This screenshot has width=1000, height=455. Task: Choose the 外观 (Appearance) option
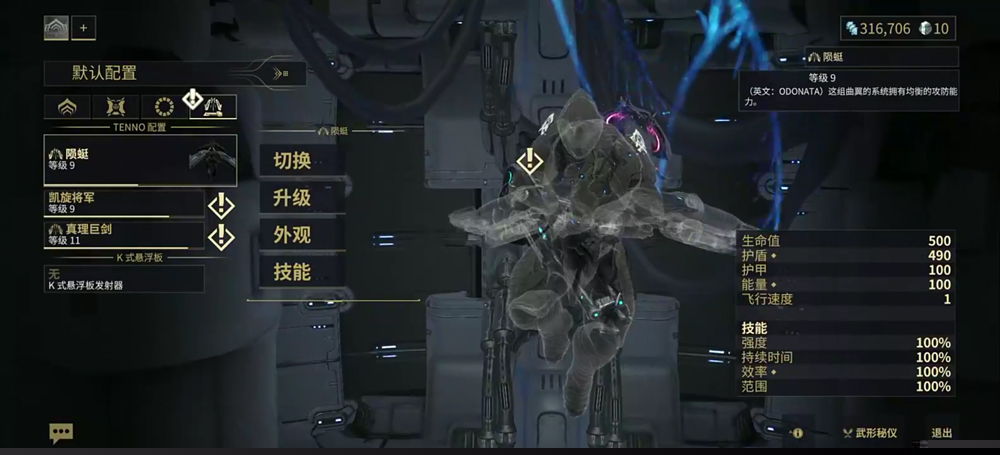(x=291, y=234)
